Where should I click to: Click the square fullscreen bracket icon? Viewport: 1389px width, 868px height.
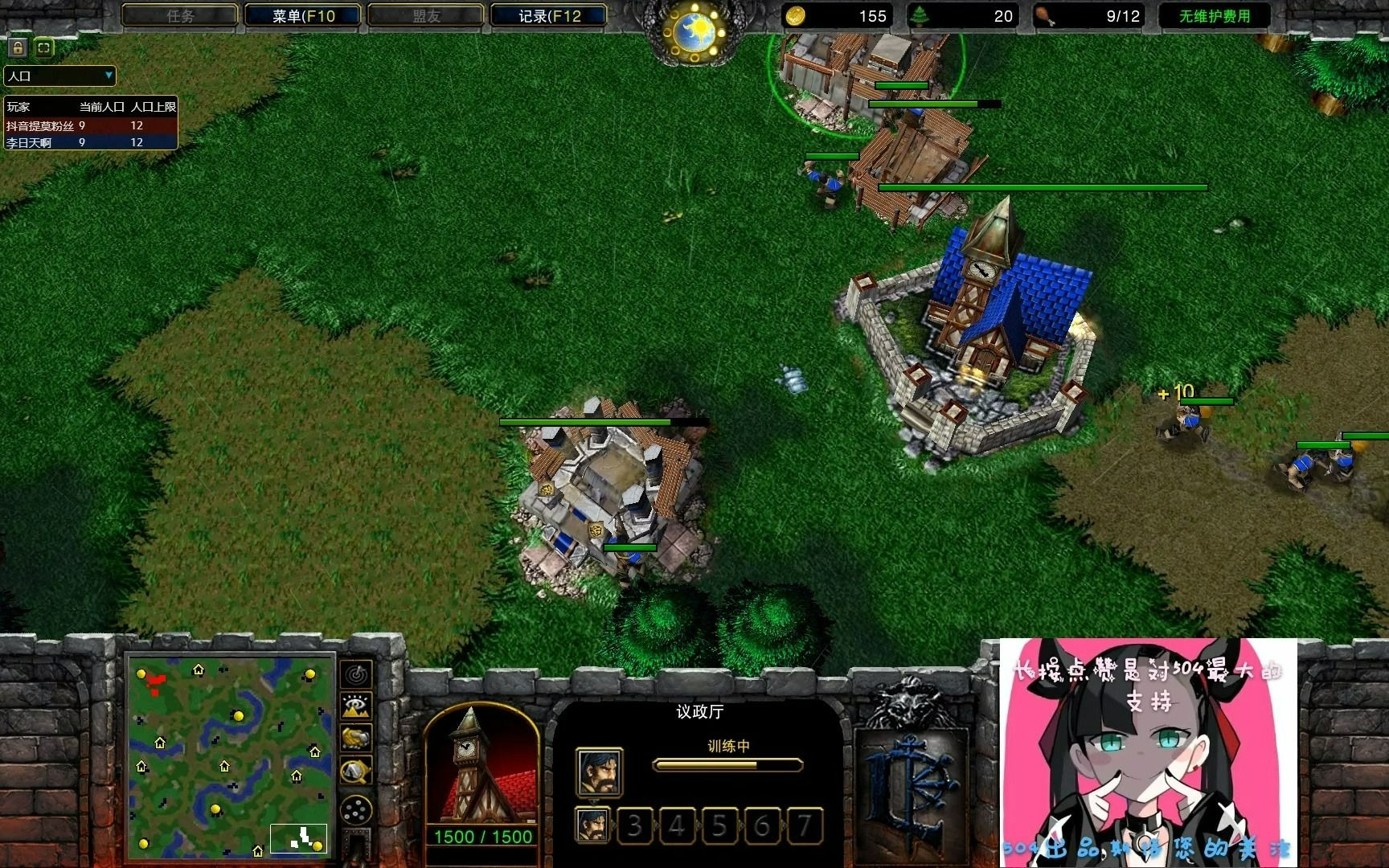tap(44, 47)
